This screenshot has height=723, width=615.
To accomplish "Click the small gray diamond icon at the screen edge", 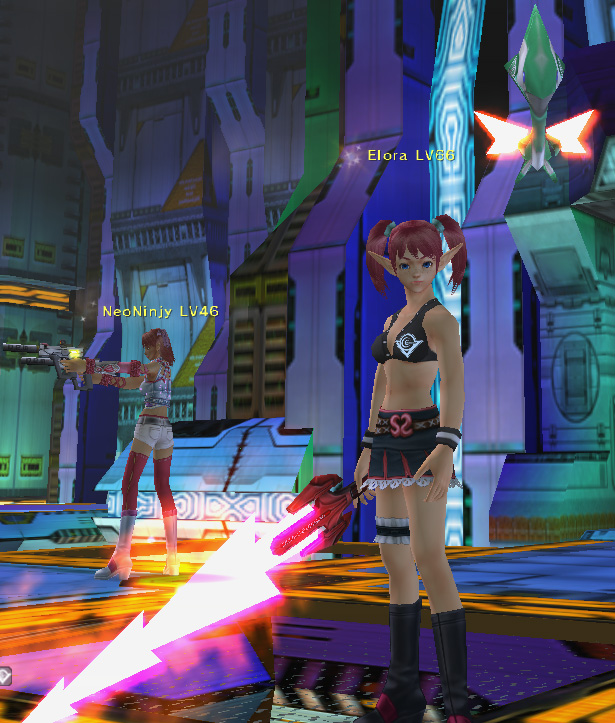I will click(4, 674).
